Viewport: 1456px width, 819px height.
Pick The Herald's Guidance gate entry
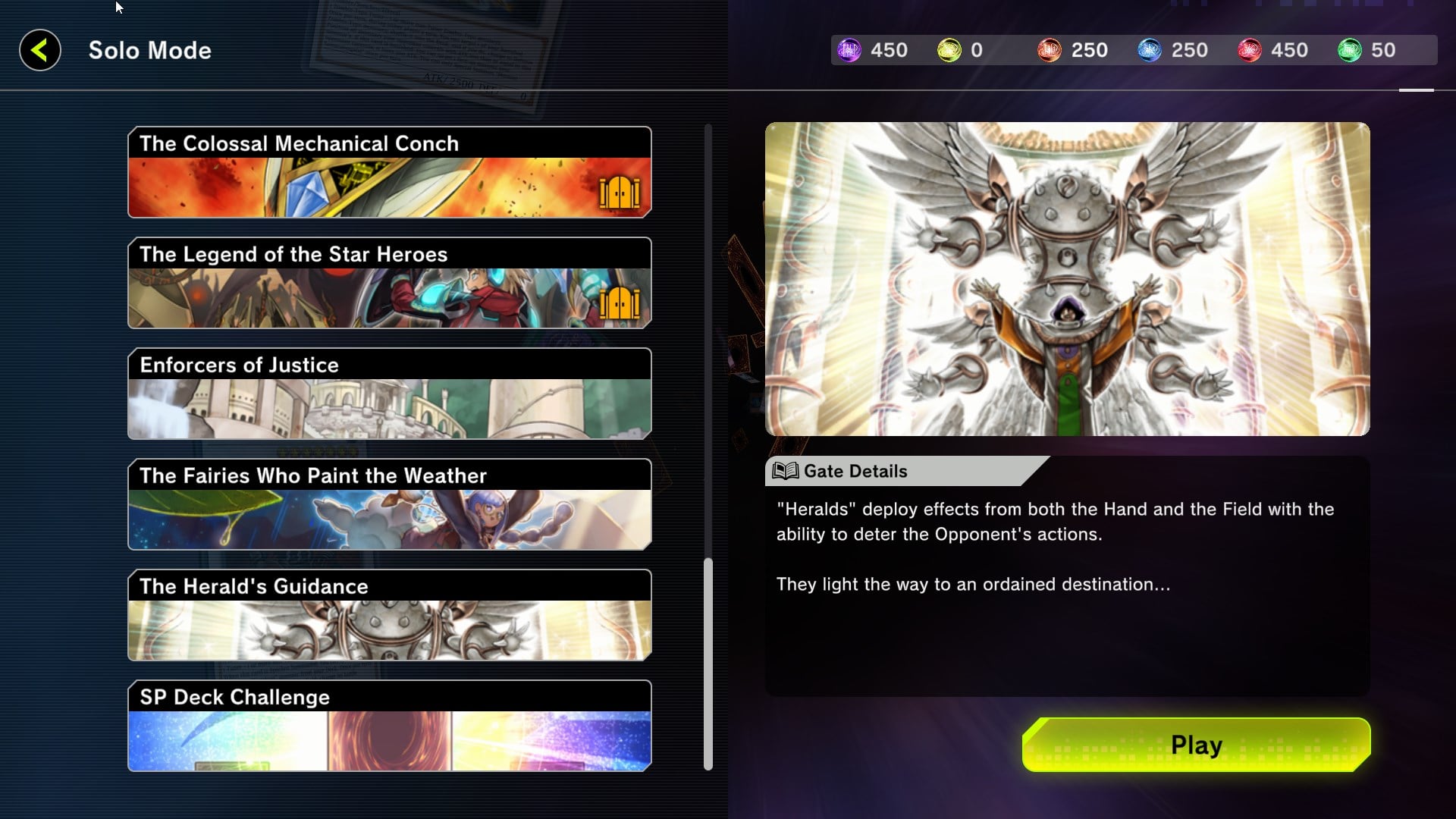click(x=389, y=616)
